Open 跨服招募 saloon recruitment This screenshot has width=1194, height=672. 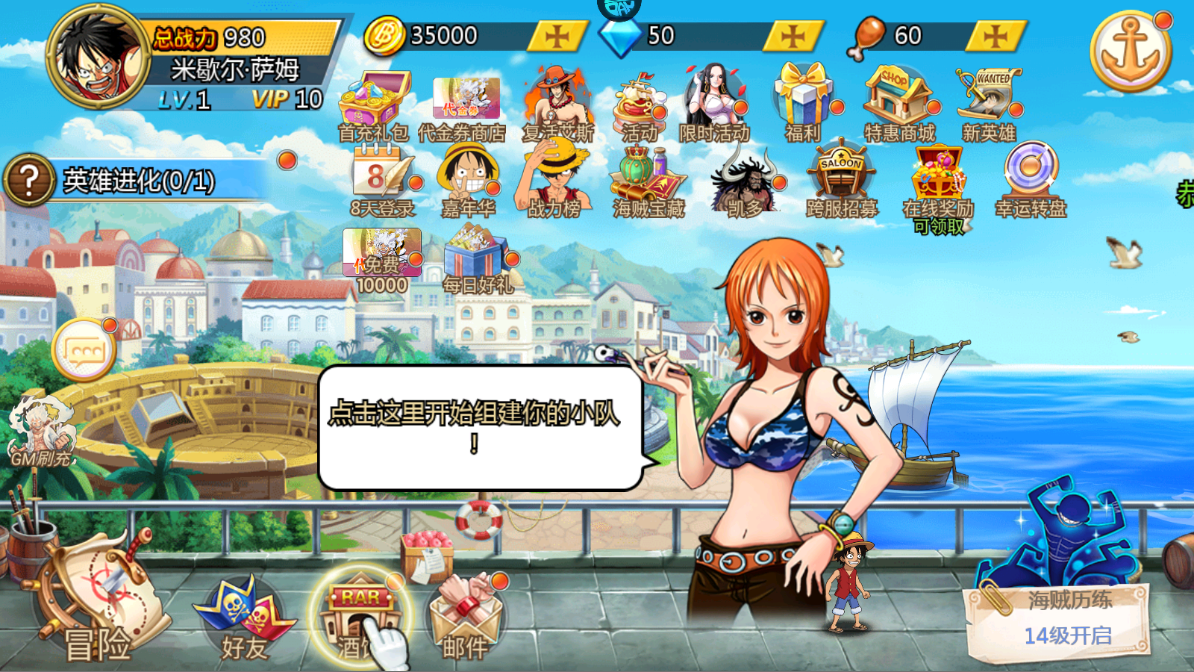coord(841,180)
